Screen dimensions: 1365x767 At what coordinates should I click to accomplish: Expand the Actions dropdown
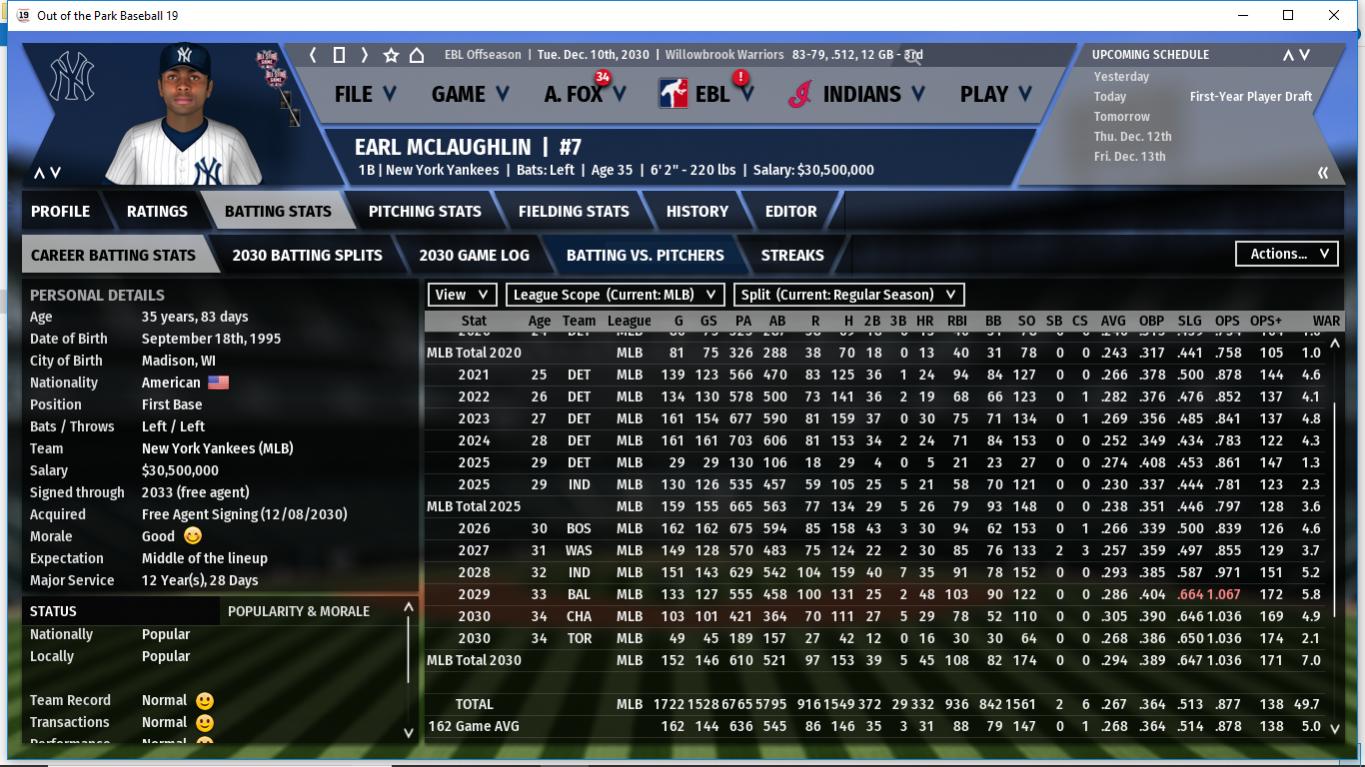[x=1287, y=254]
